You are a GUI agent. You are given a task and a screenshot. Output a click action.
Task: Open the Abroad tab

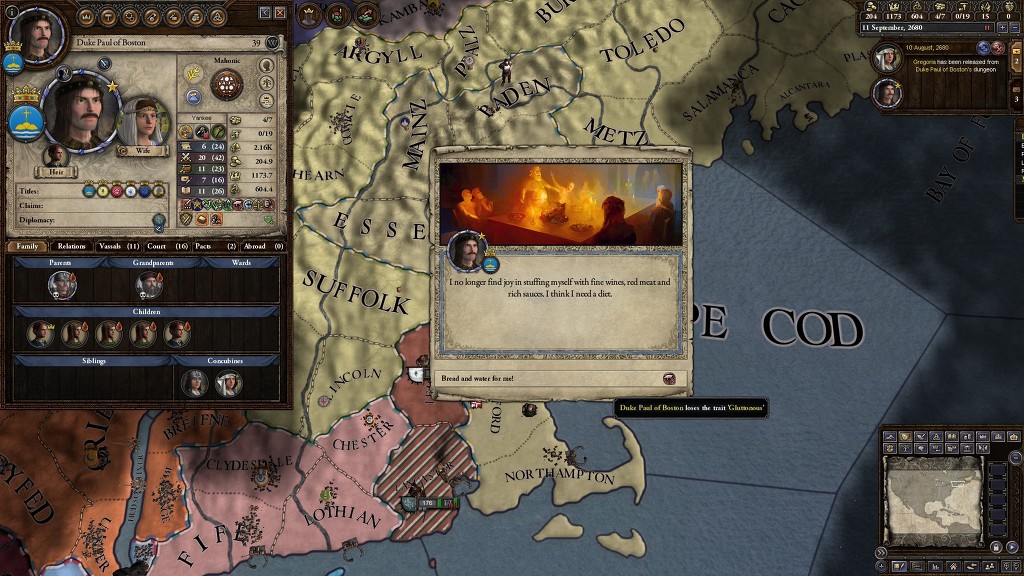coord(262,246)
